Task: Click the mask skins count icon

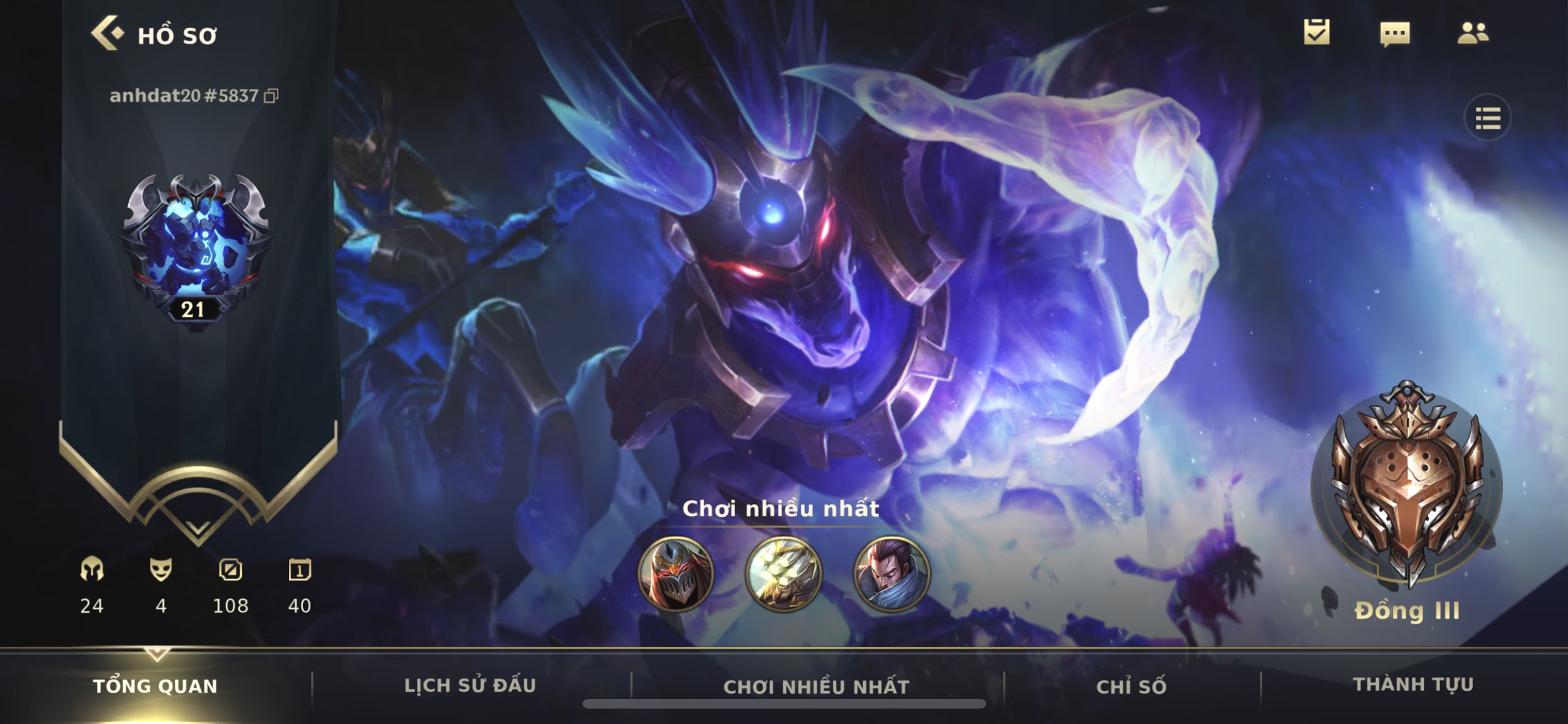Action: pos(161,570)
